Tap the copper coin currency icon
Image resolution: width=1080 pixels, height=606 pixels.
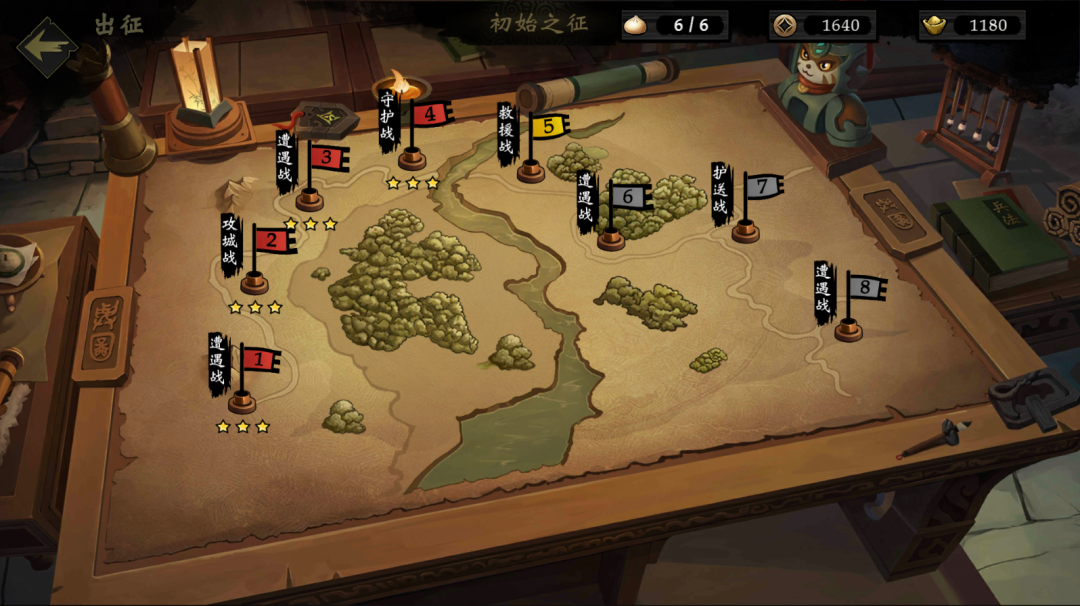[786, 26]
